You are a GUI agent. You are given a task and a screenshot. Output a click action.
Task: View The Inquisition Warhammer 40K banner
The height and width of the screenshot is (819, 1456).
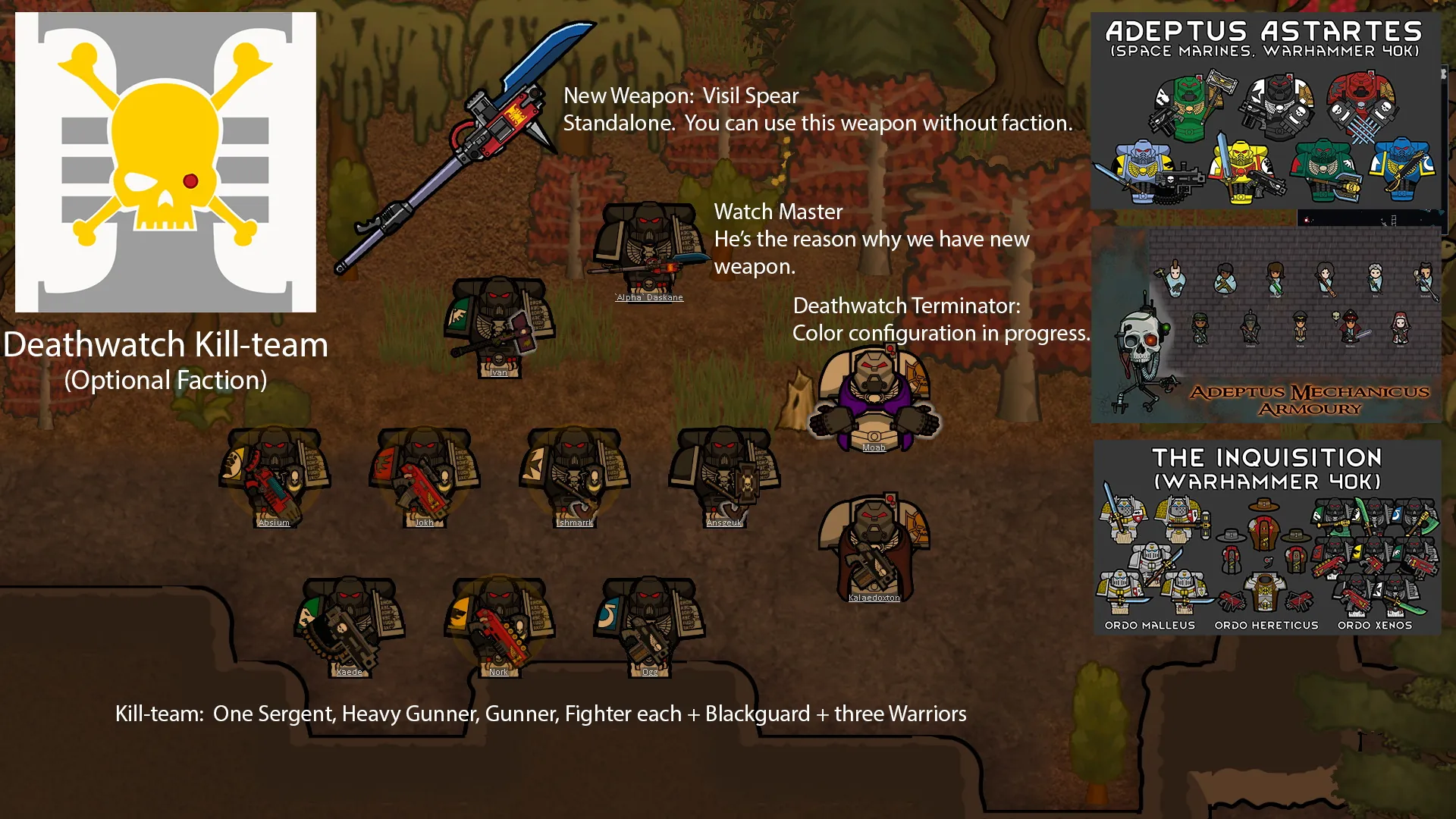tap(1266, 537)
